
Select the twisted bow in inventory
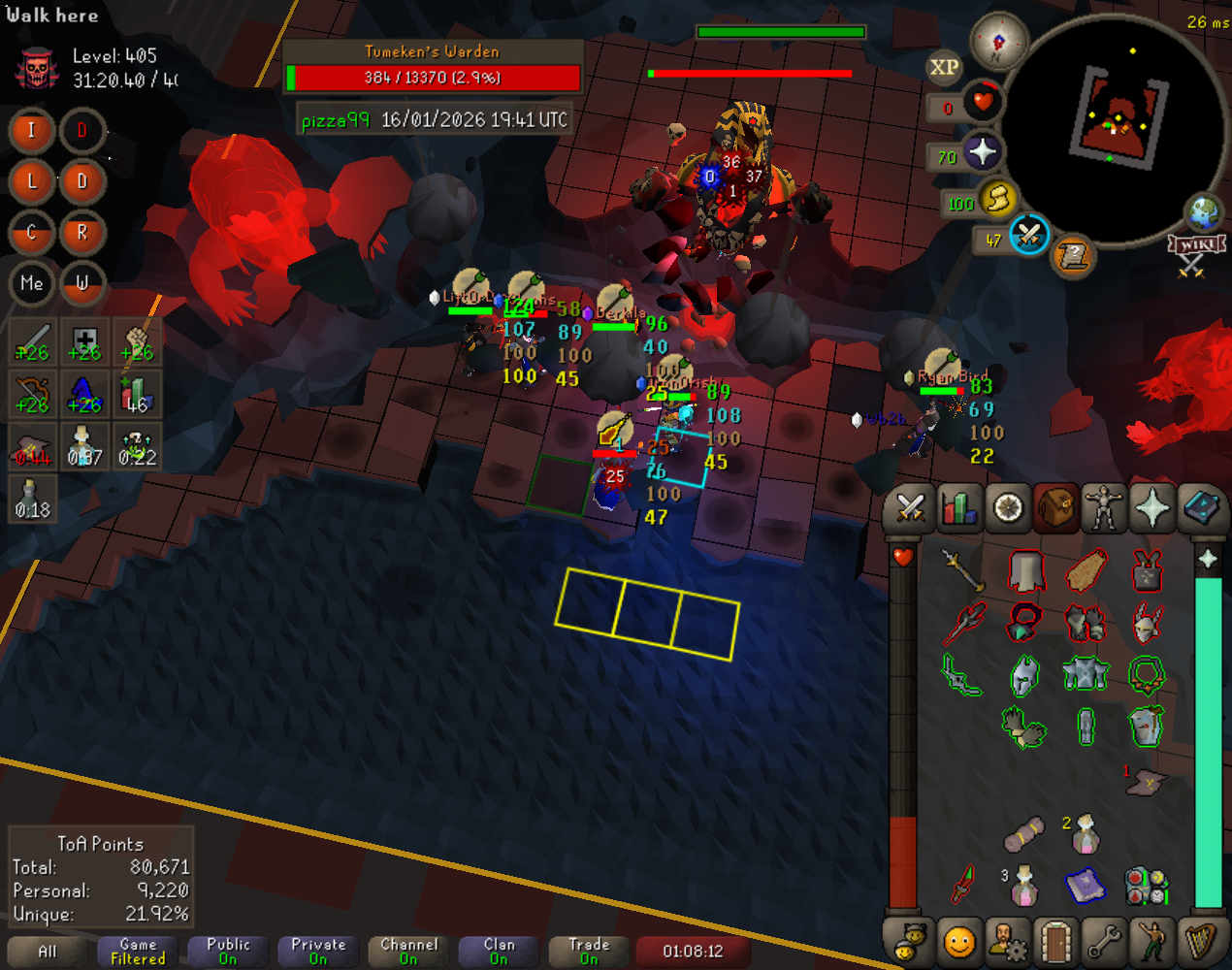click(x=961, y=674)
